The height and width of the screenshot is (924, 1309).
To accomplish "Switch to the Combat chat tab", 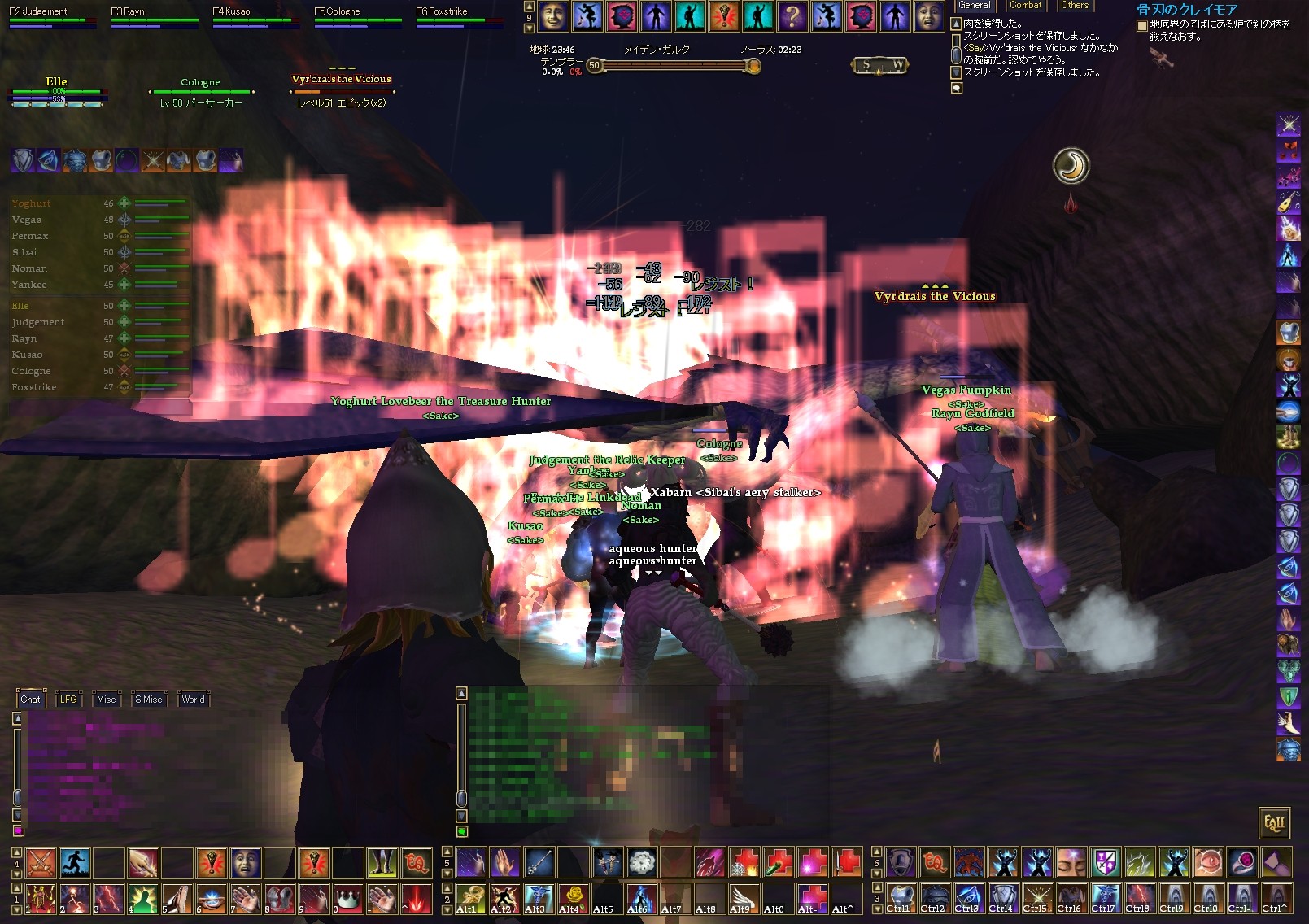I will coord(1025,5).
